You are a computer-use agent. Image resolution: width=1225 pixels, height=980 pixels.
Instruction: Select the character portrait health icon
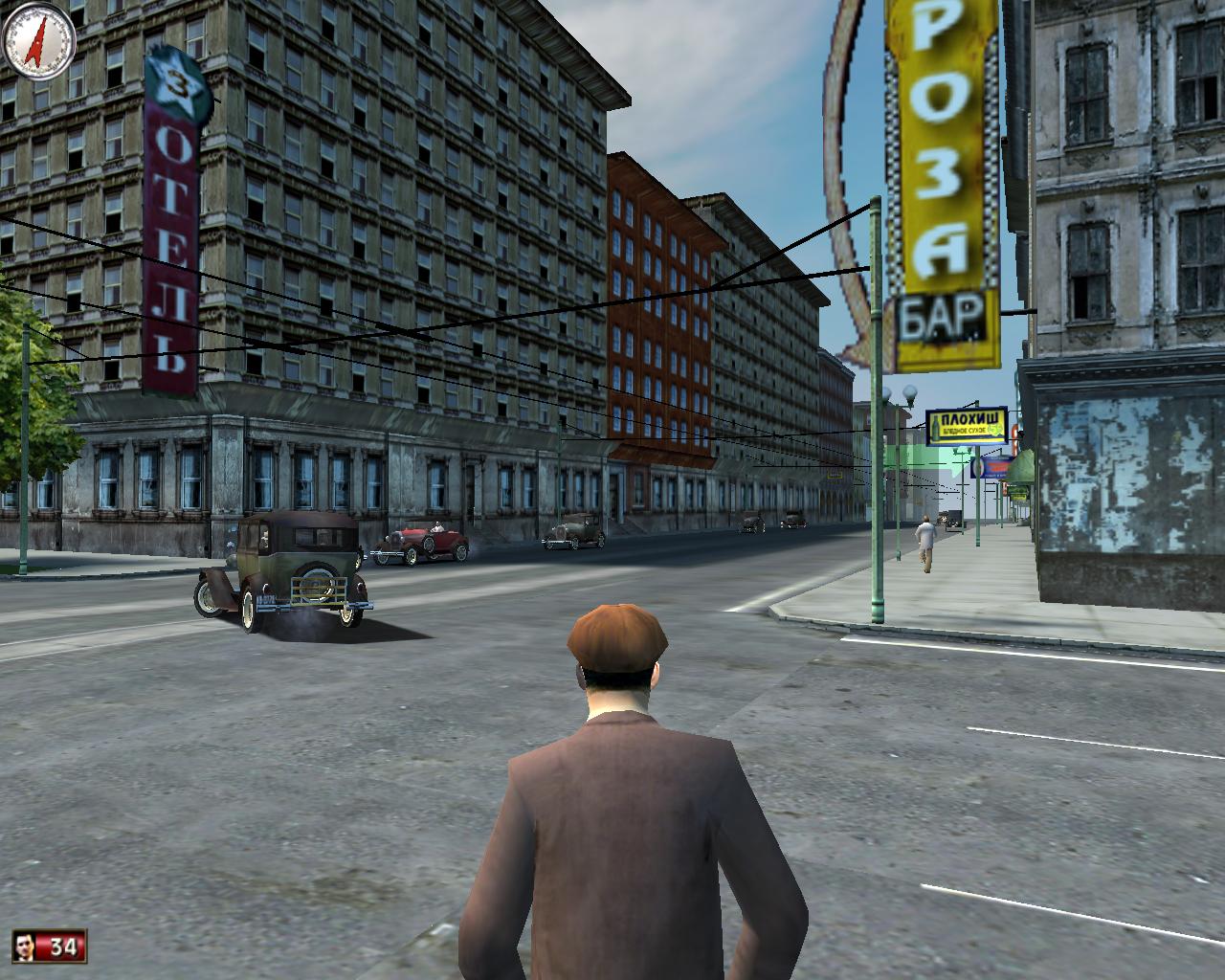(x=27, y=947)
